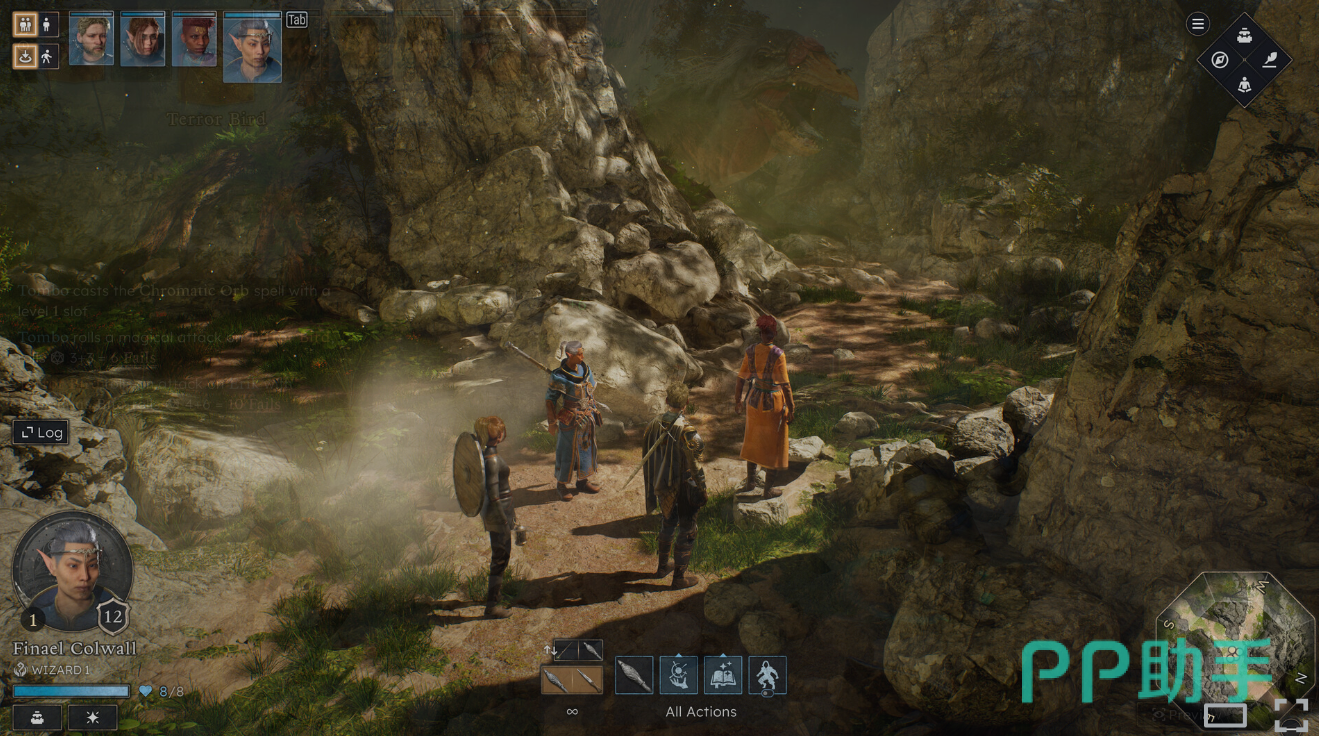Toggle group movement mode with two-figures icon
Viewport: 1319px width, 736px height.
click(25, 25)
